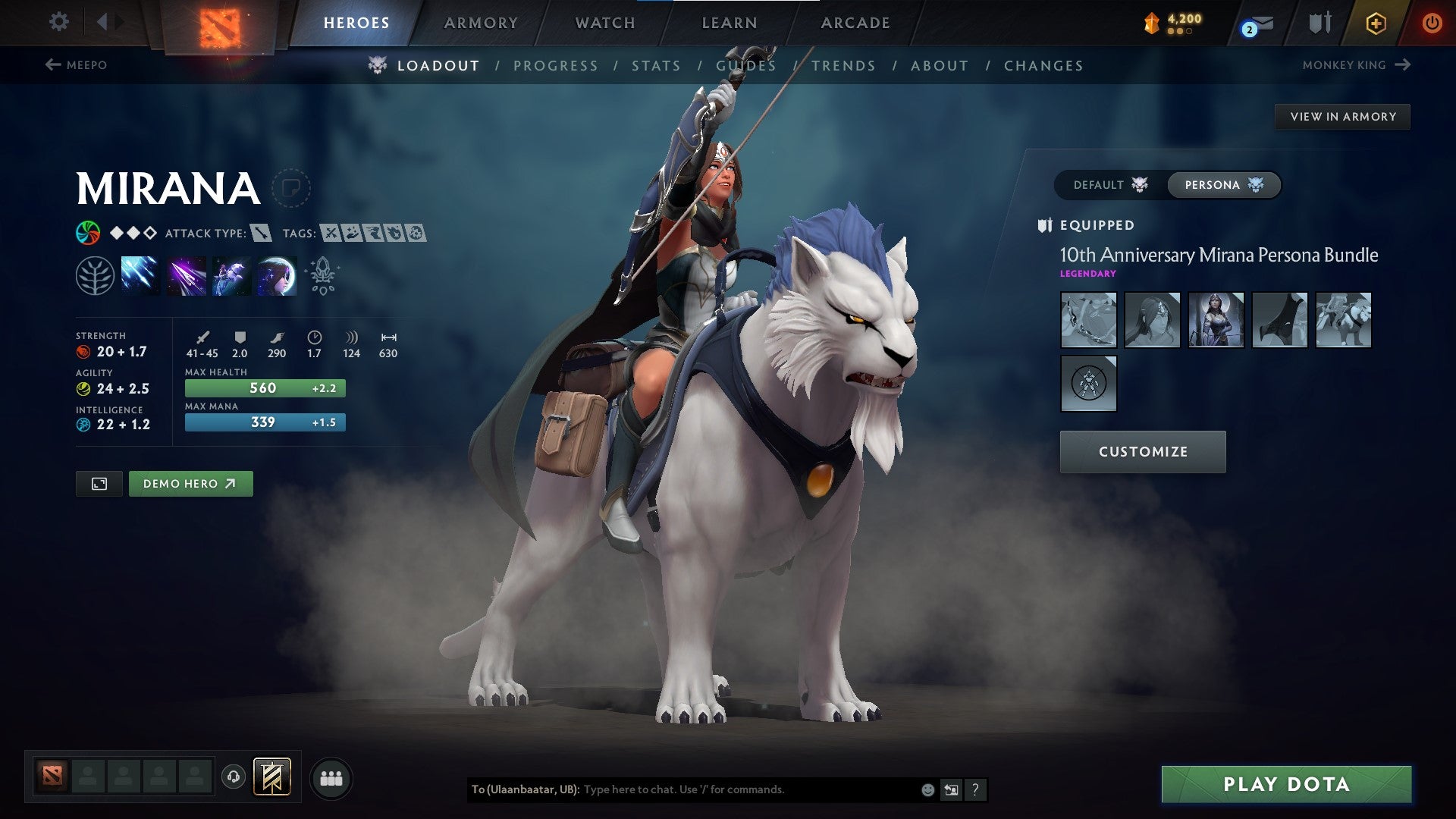Switch to the Default appearance toggle
Image resolution: width=1456 pixels, height=819 pixels.
[x=1110, y=184]
